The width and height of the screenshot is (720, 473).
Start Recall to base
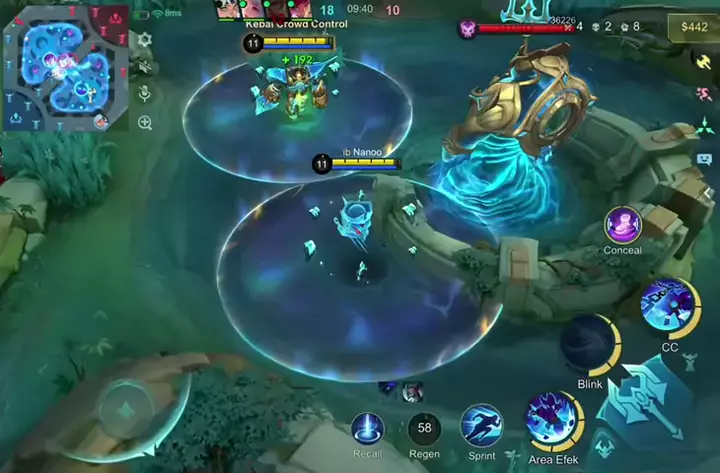[367, 428]
